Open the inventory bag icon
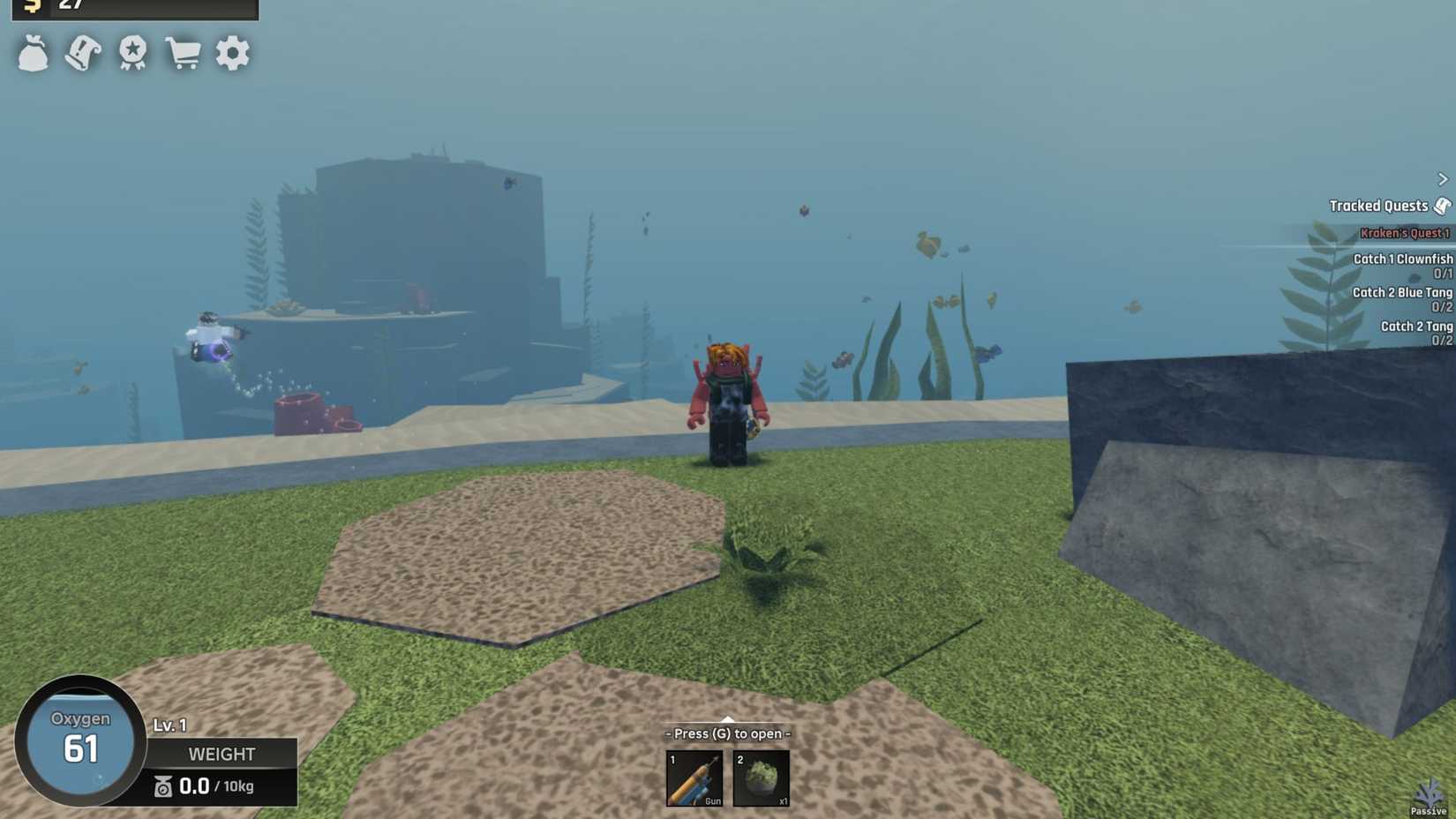The image size is (1456, 819). tap(34, 53)
